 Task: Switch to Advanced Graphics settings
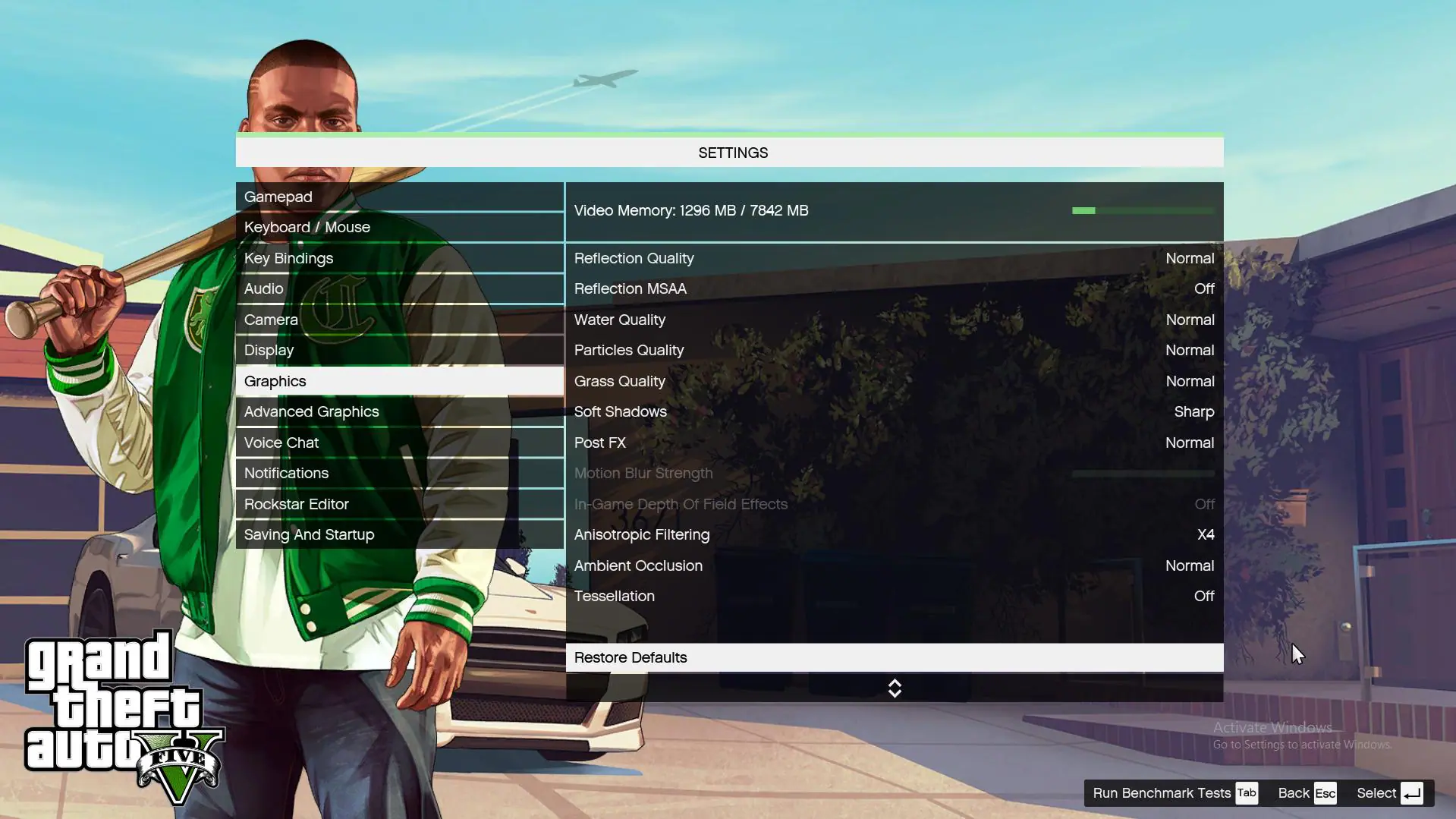311,411
